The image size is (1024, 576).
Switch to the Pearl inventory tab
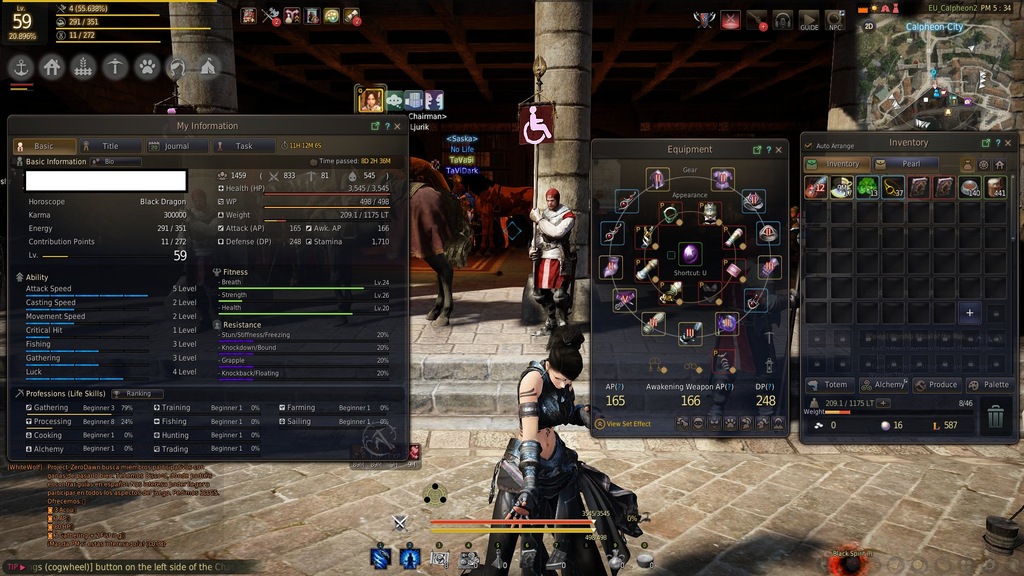[x=911, y=164]
